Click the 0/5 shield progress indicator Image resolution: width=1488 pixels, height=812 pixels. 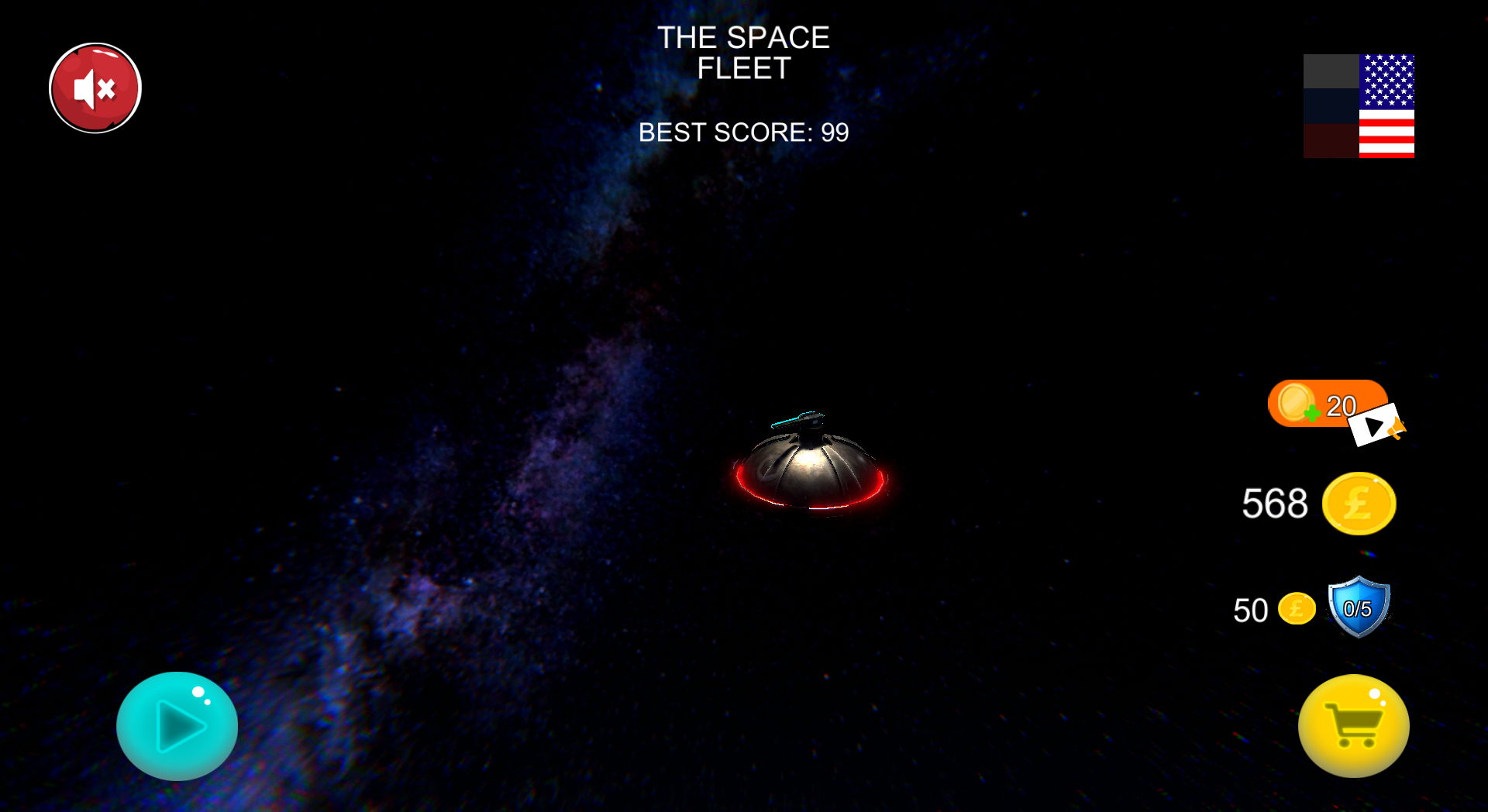coord(1359,608)
